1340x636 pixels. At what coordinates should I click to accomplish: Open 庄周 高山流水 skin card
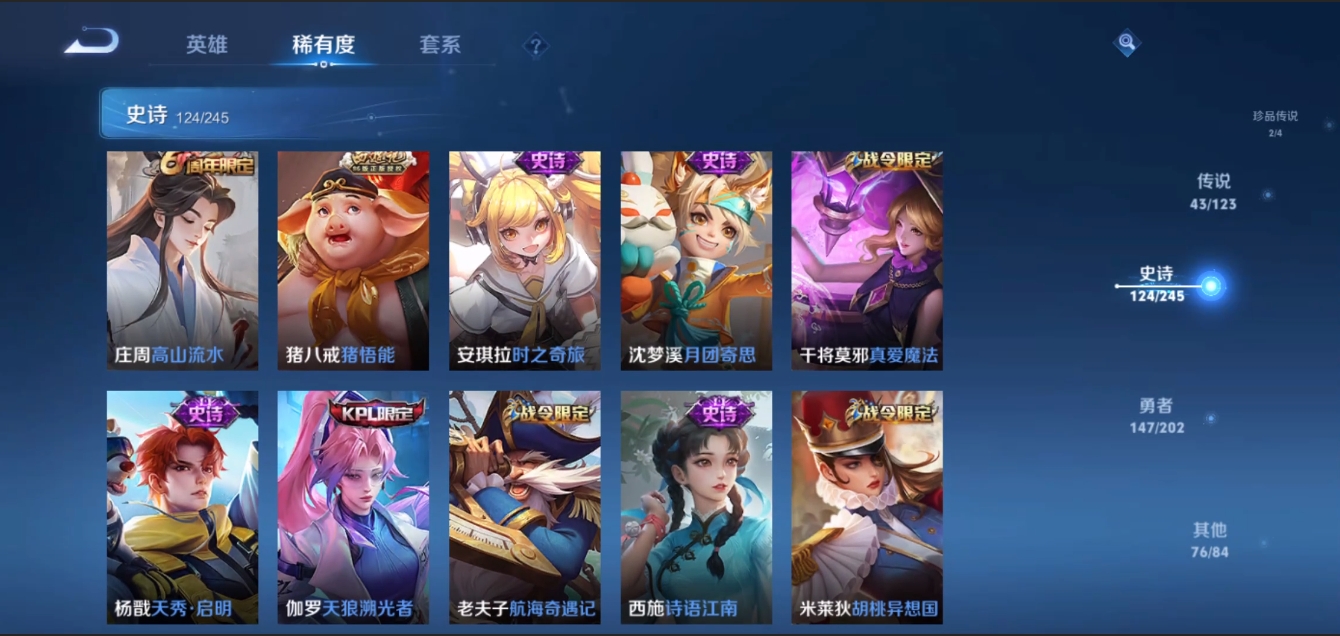click(x=182, y=261)
